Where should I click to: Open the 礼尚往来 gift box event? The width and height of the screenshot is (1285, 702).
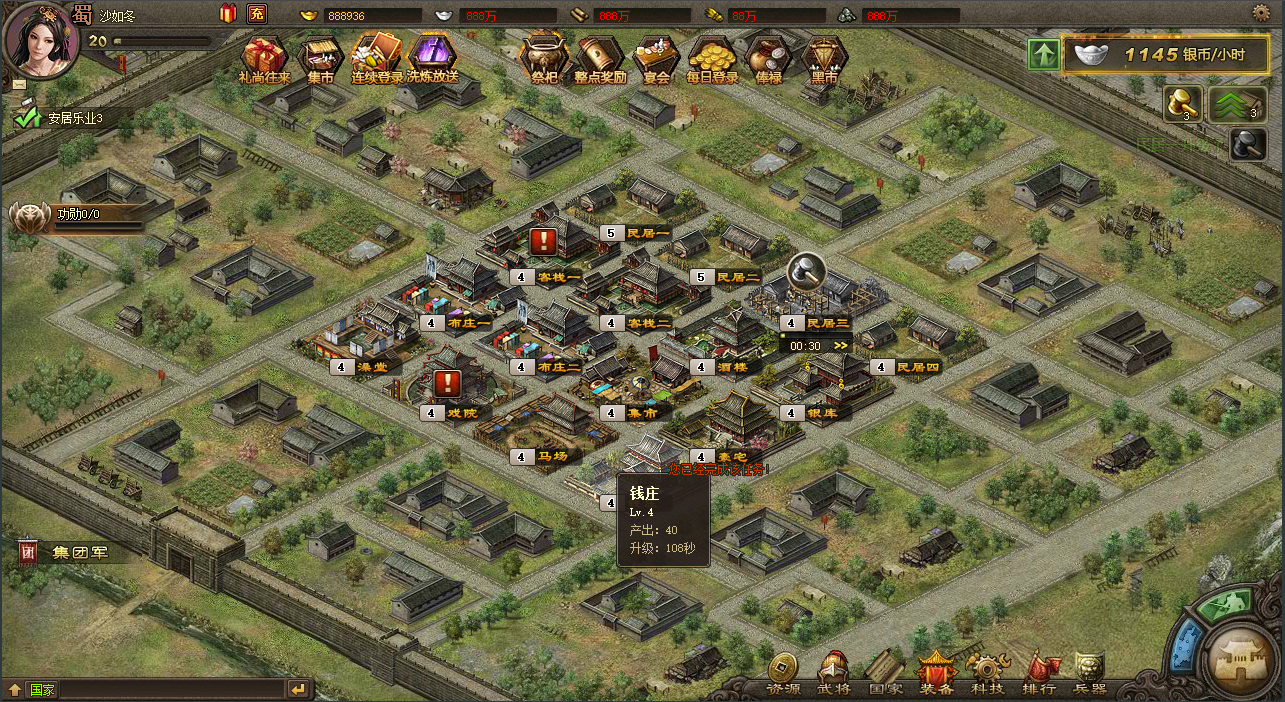pos(264,57)
